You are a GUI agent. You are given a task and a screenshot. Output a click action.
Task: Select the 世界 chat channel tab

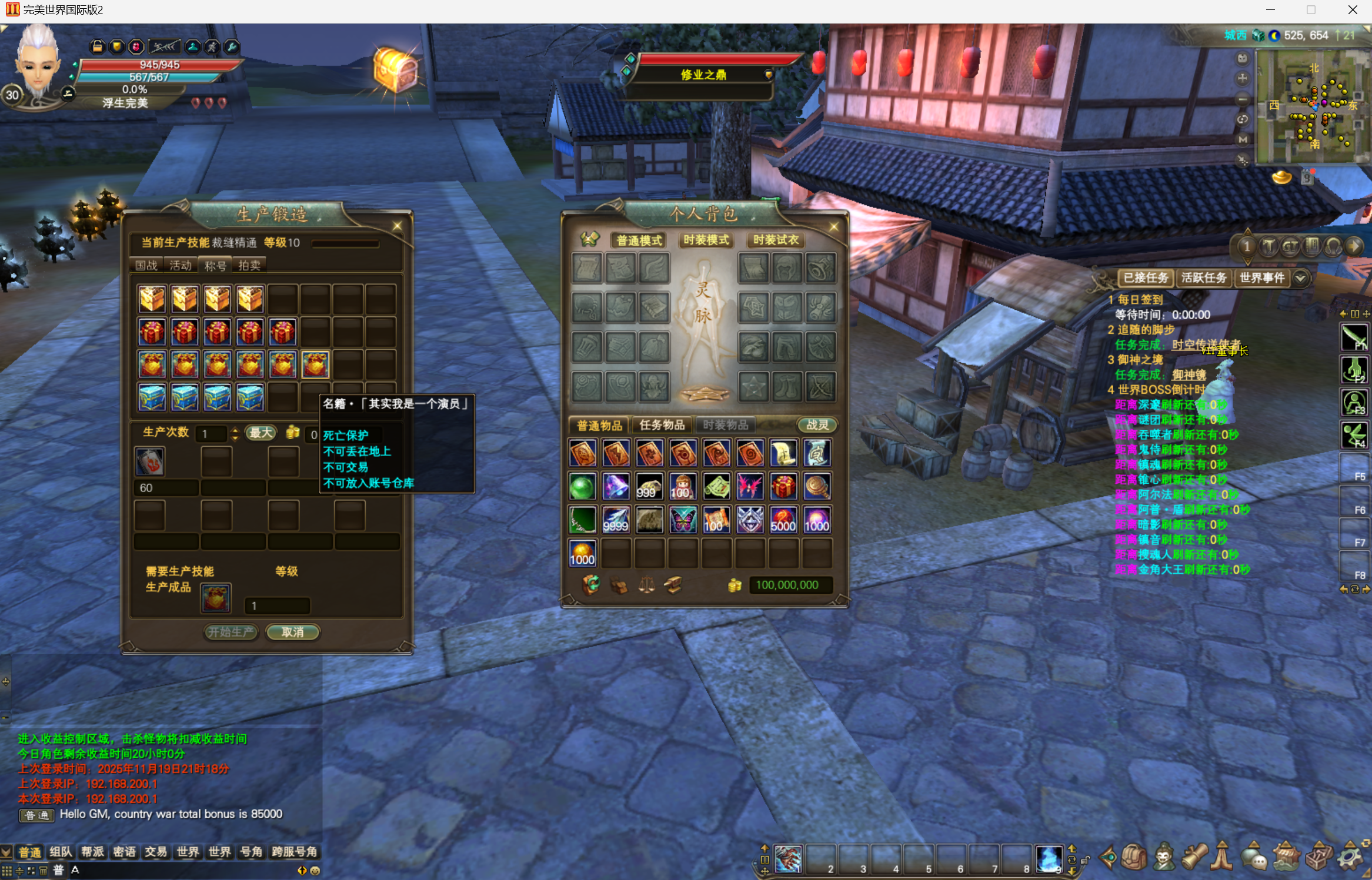188,852
